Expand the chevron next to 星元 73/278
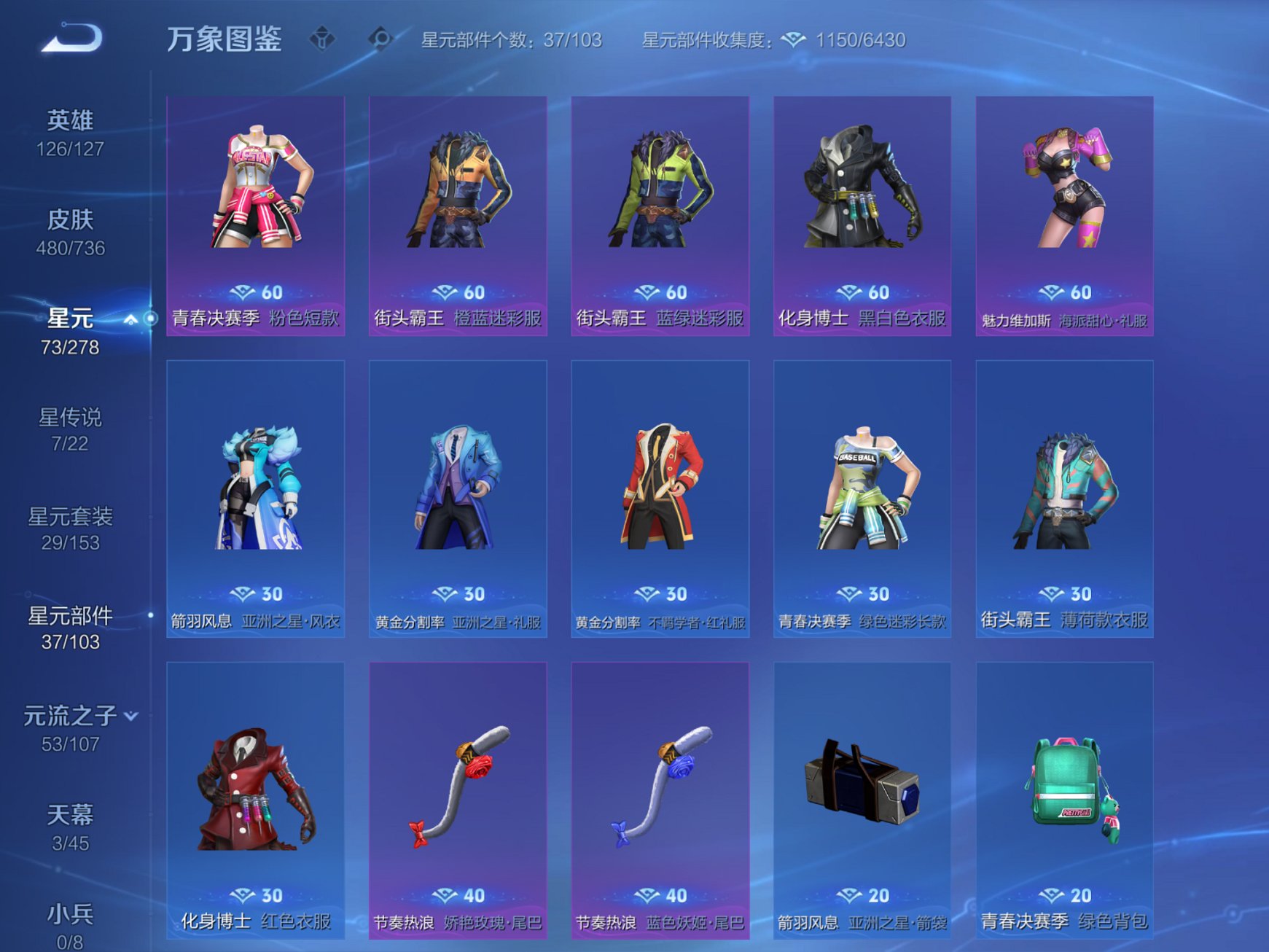 [x=130, y=319]
